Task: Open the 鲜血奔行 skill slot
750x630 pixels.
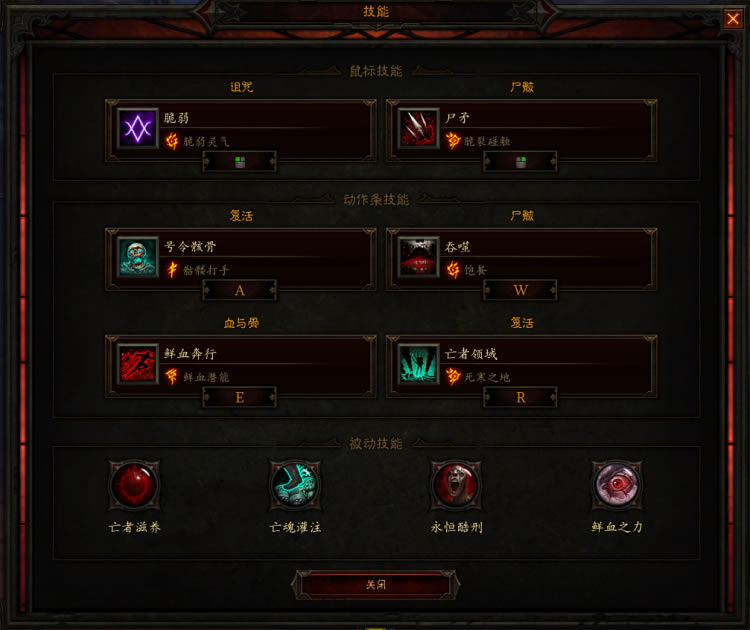Action: click(x=240, y=366)
